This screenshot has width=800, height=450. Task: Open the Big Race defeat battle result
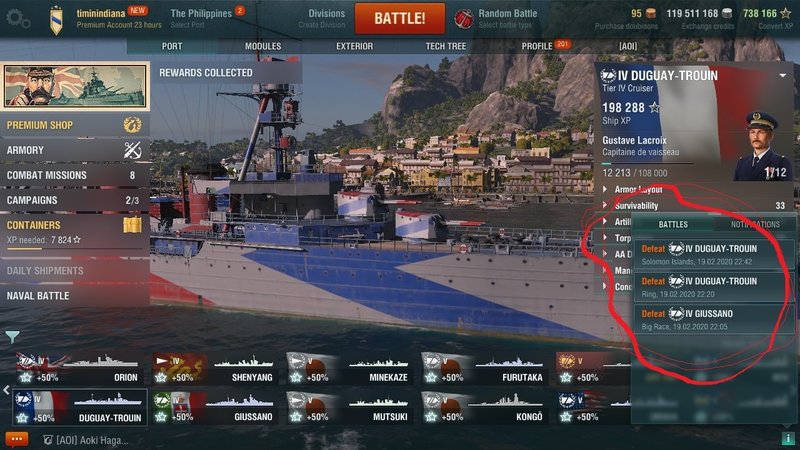(714, 318)
